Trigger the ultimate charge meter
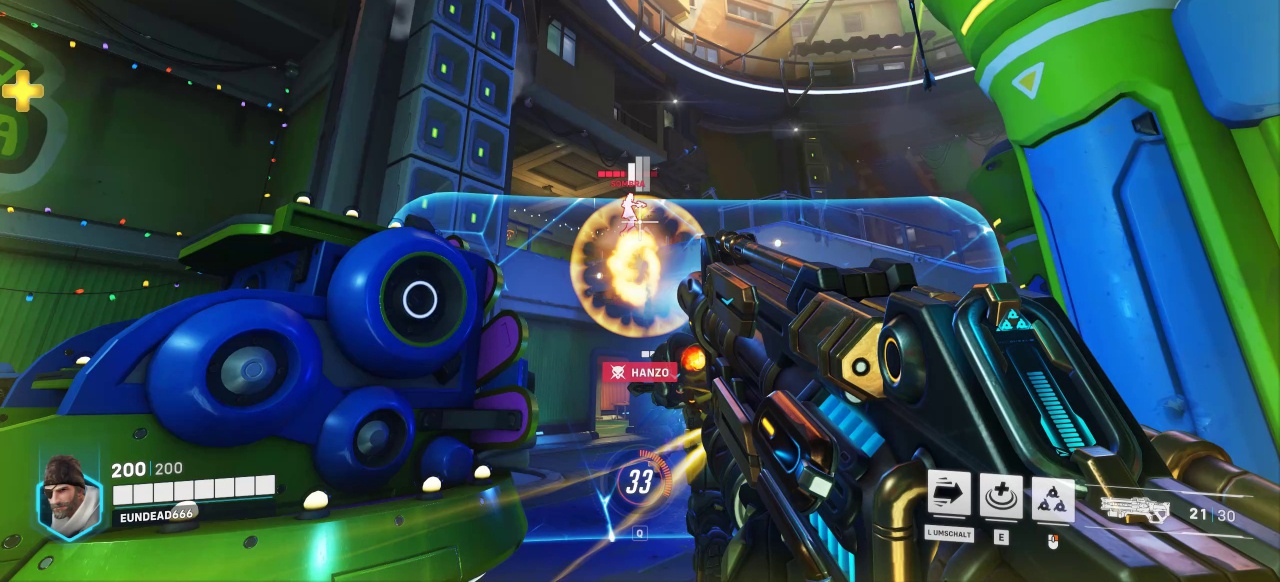 click(x=639, y=482)
